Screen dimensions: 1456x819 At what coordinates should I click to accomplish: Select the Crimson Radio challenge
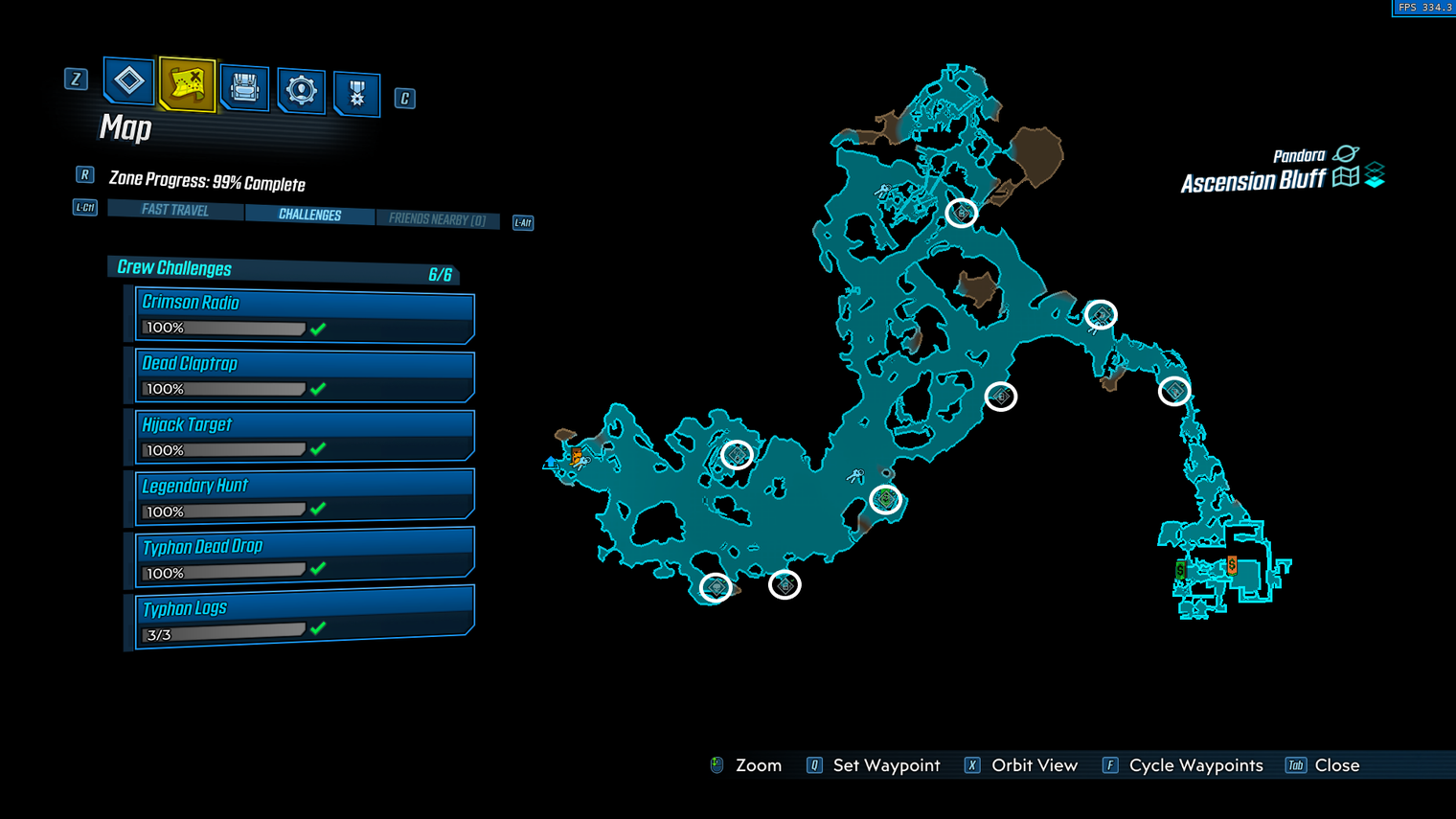(x=304, y=315)
